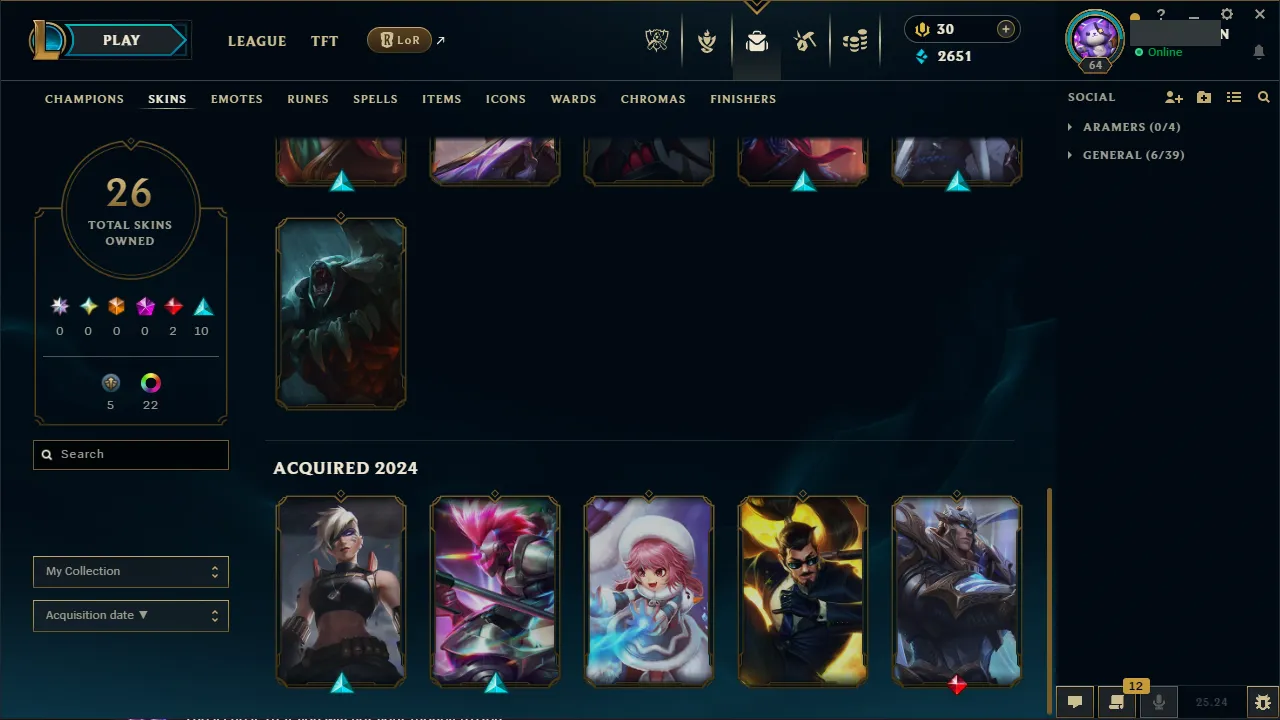
Task: Open the friends search icon in Social panel
Action: (1263, 97)
